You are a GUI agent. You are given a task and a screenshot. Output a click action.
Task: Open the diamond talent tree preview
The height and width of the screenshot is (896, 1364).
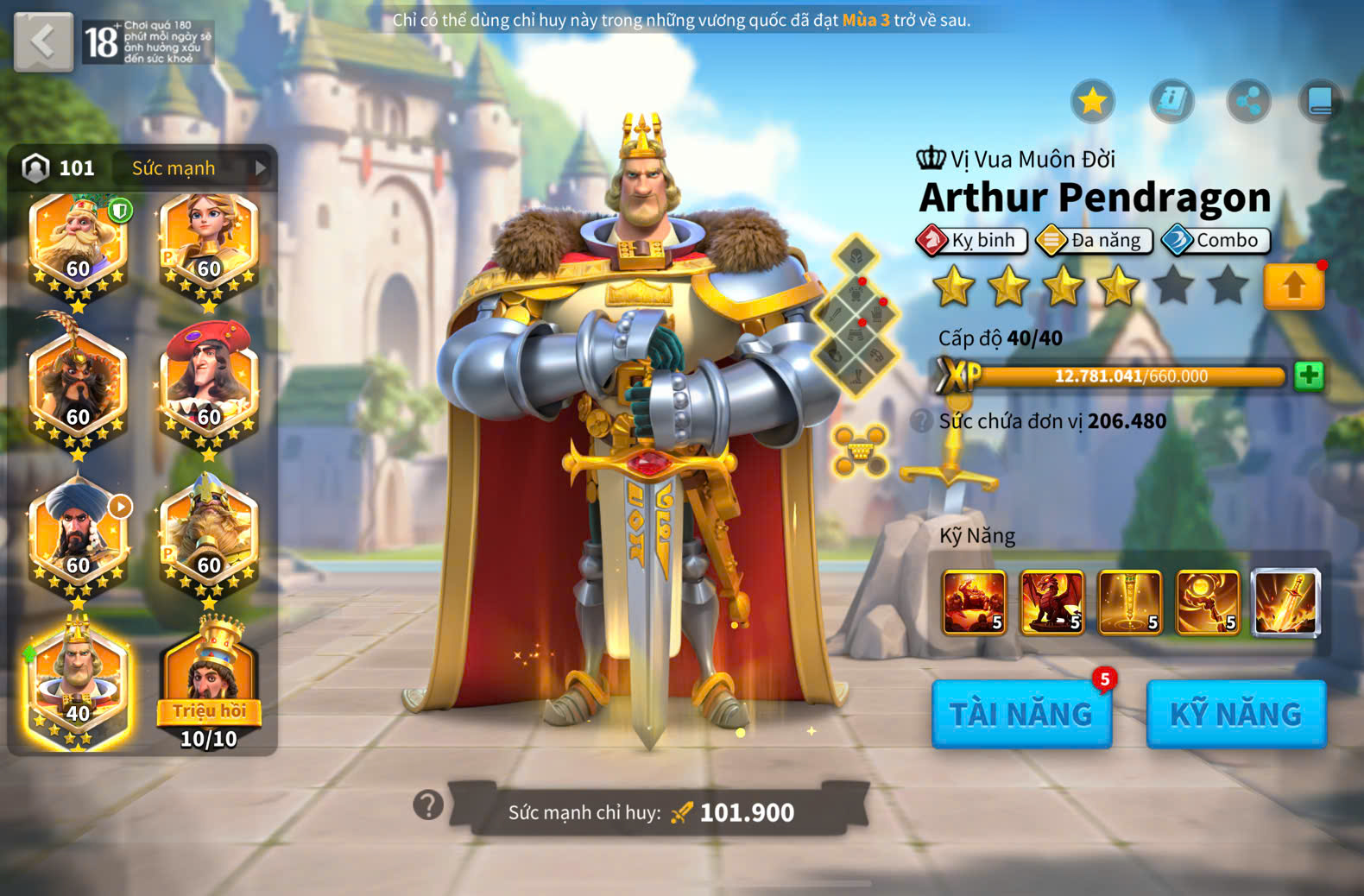856,315
